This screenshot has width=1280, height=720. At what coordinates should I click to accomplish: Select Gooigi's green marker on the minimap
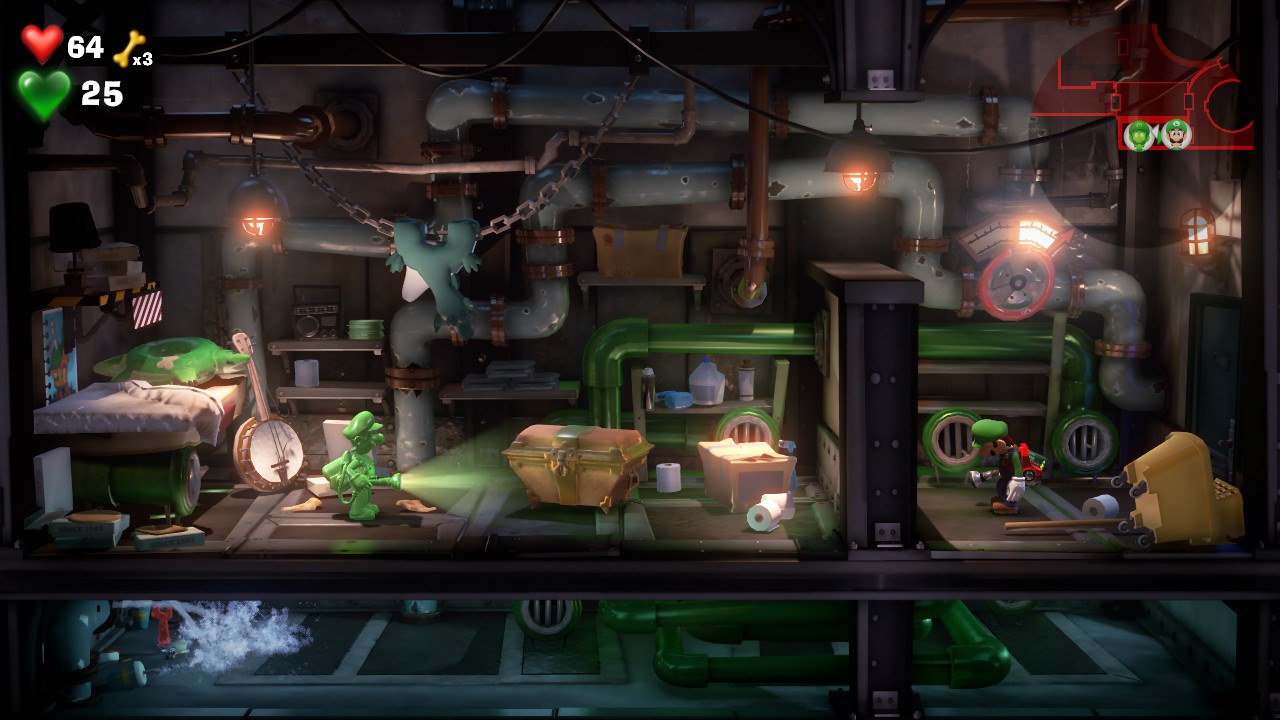click(1139, 134)
